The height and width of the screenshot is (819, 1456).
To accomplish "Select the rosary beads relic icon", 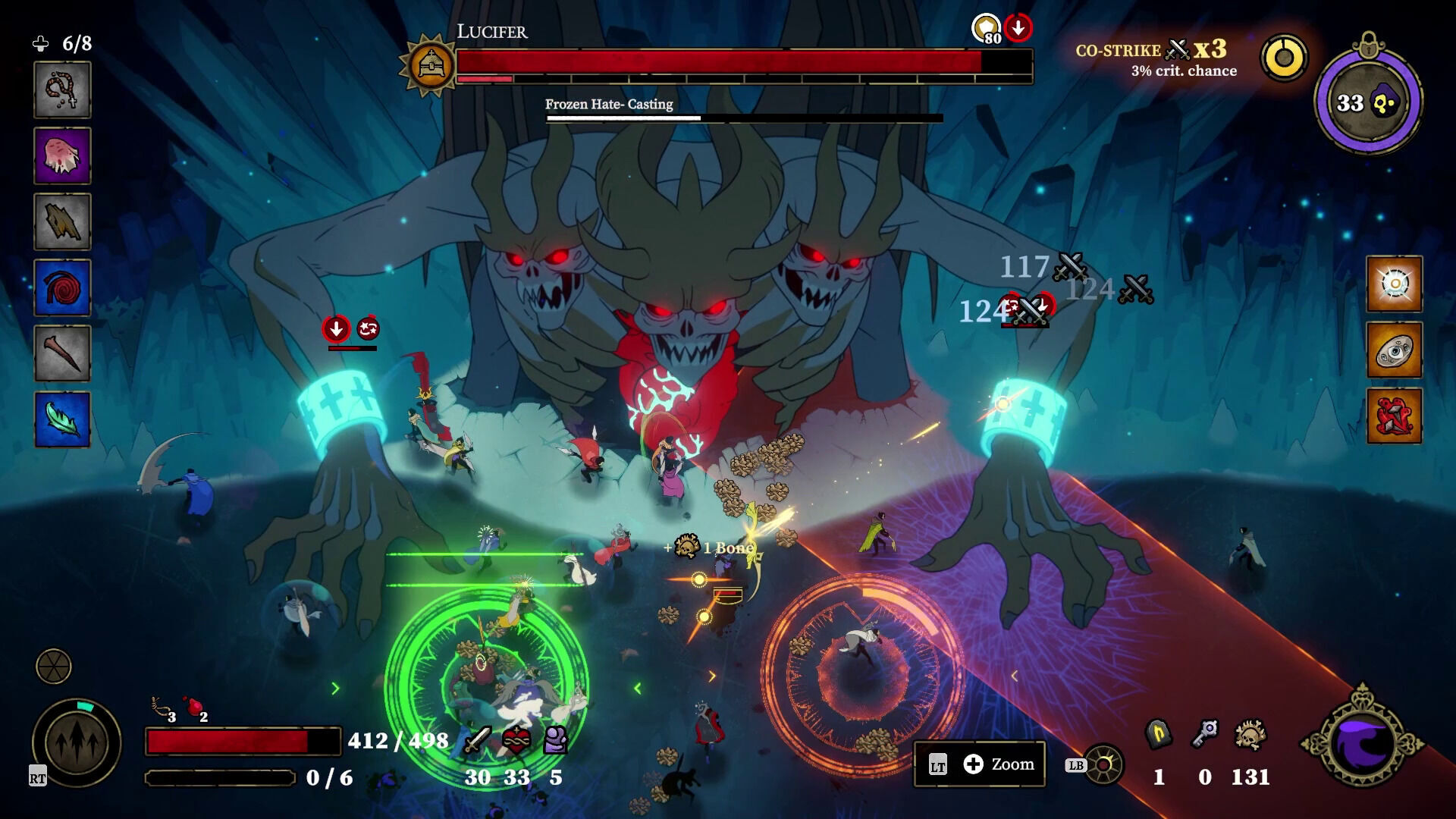I will [62, 90].
